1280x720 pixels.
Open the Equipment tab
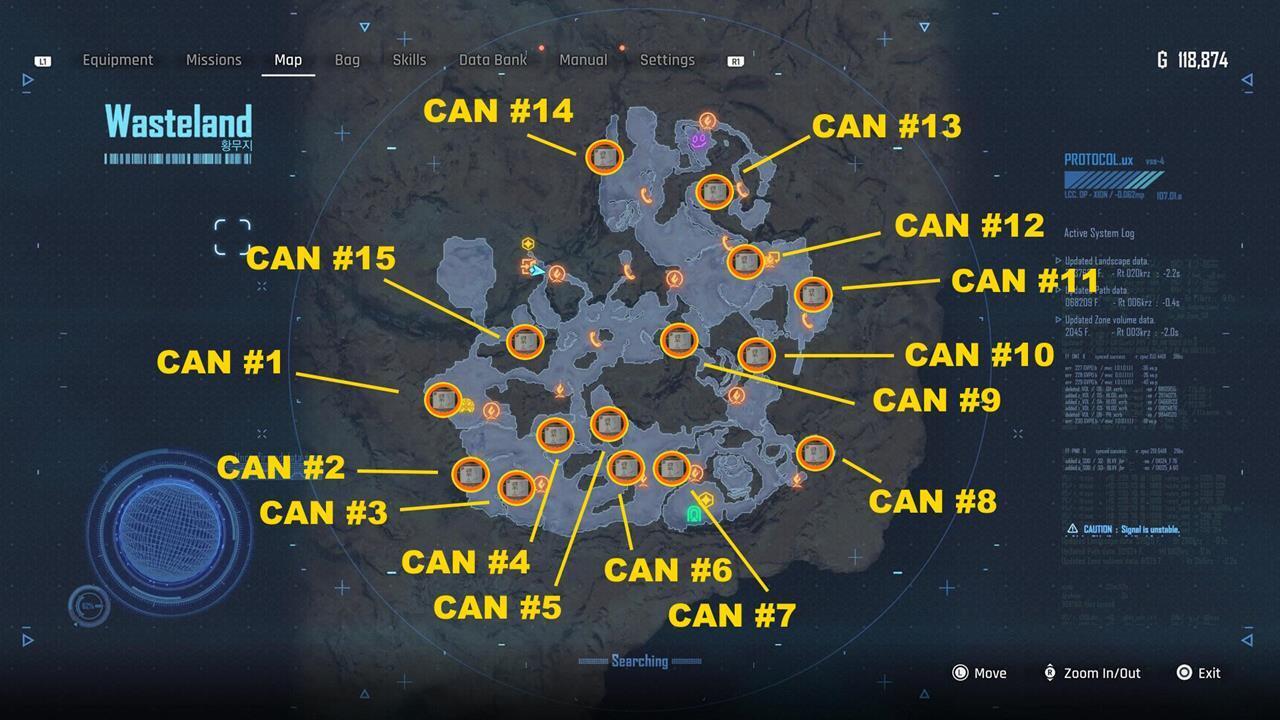coord(118,60)
